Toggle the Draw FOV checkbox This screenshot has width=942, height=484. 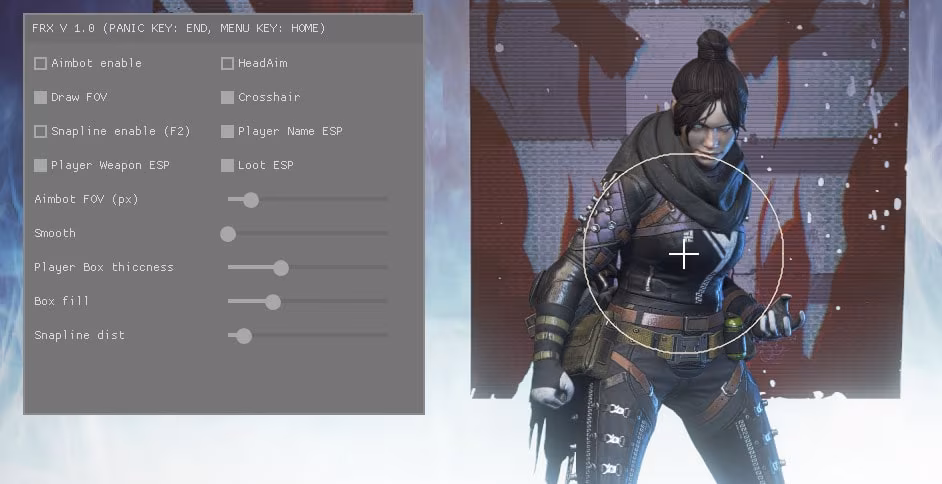click(41, 98)
